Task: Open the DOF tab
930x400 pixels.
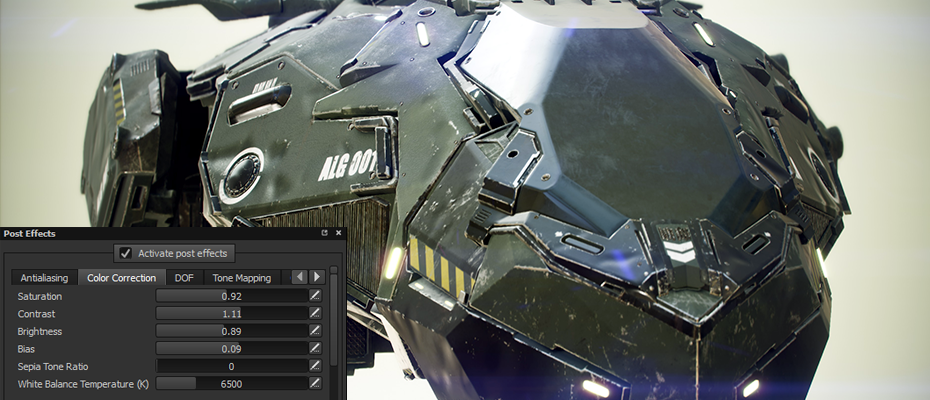Action: click(184, 277)
